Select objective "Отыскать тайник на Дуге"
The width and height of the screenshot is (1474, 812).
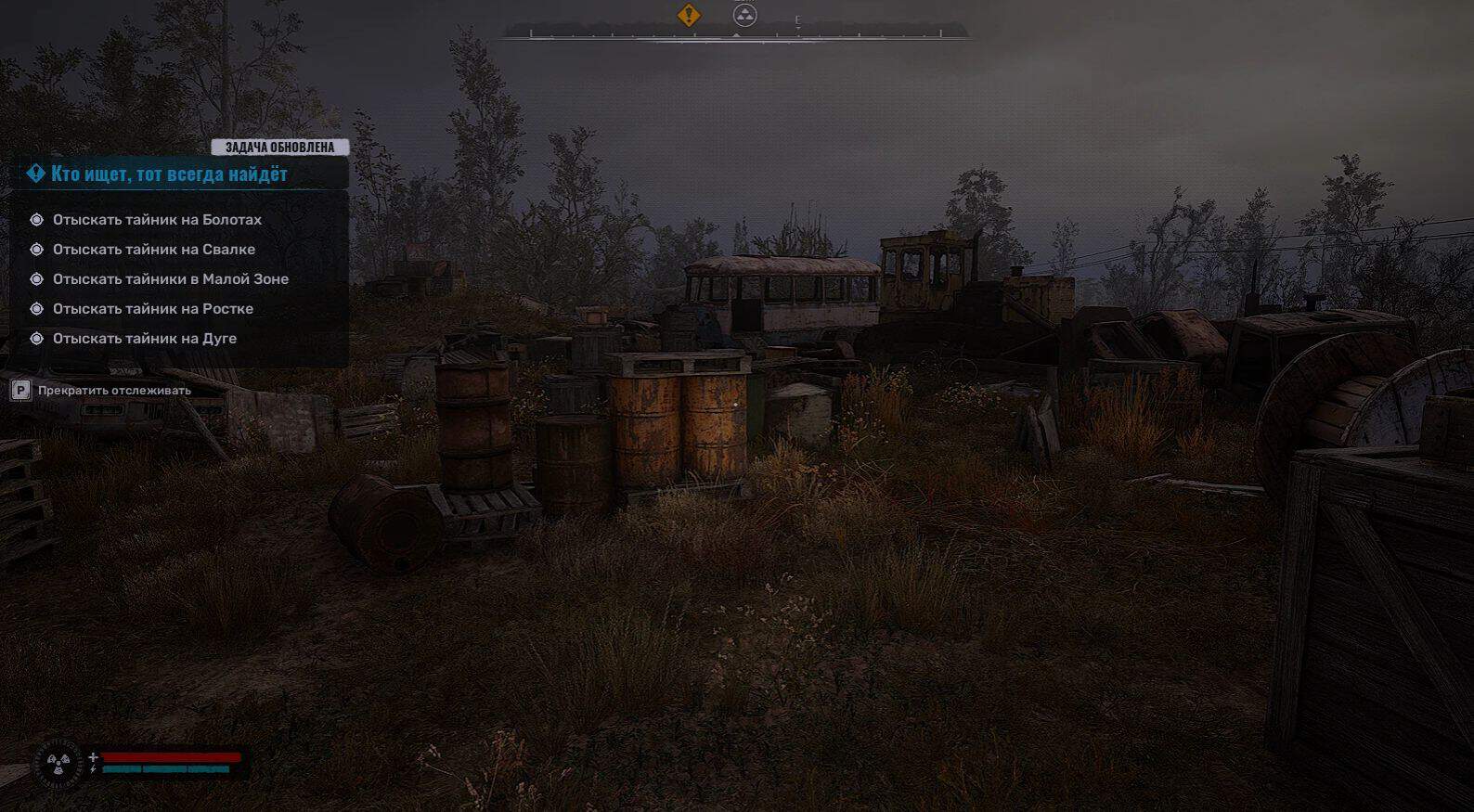144,339
